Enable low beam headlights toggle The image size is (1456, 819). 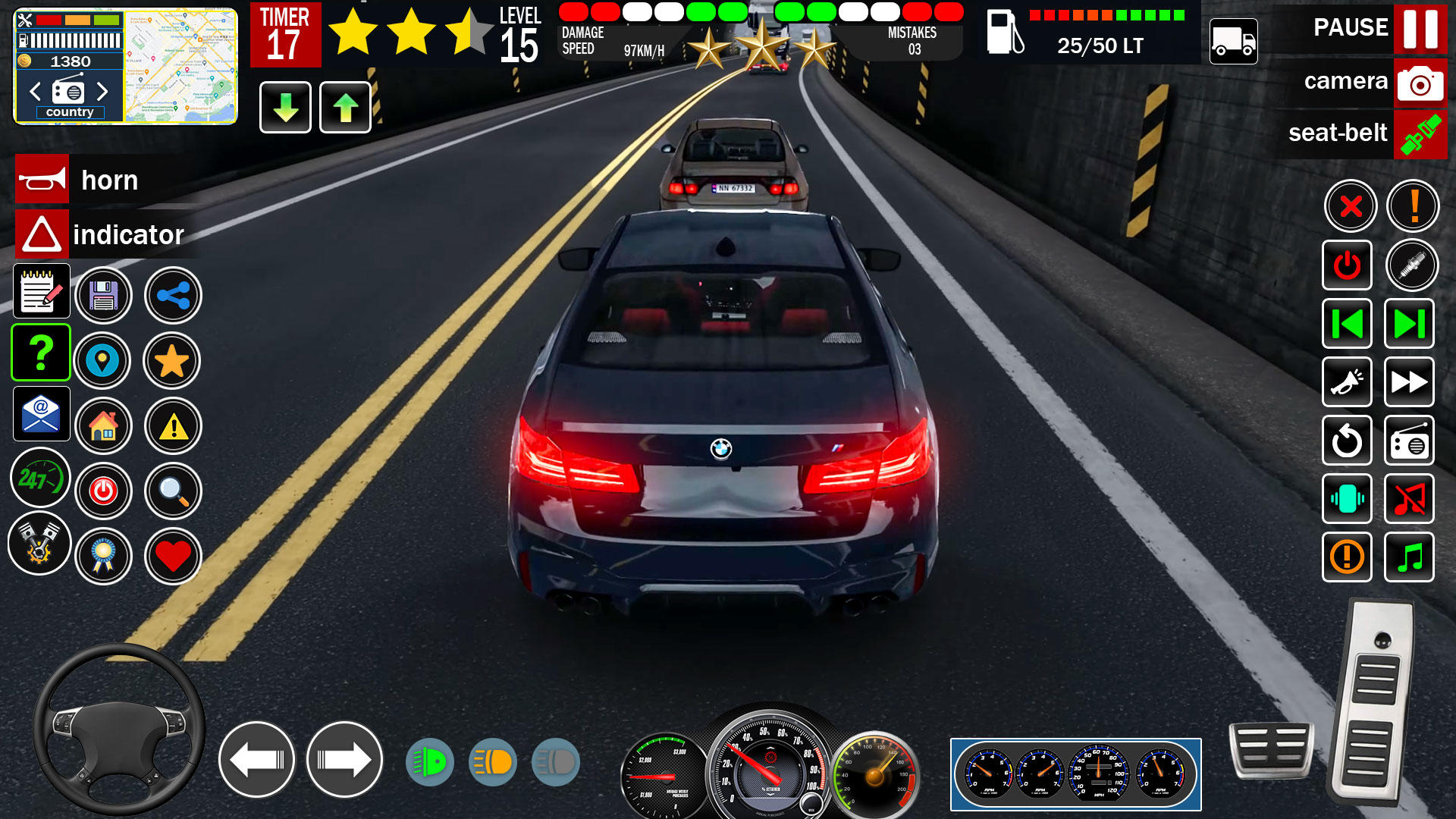pos(430,762)
